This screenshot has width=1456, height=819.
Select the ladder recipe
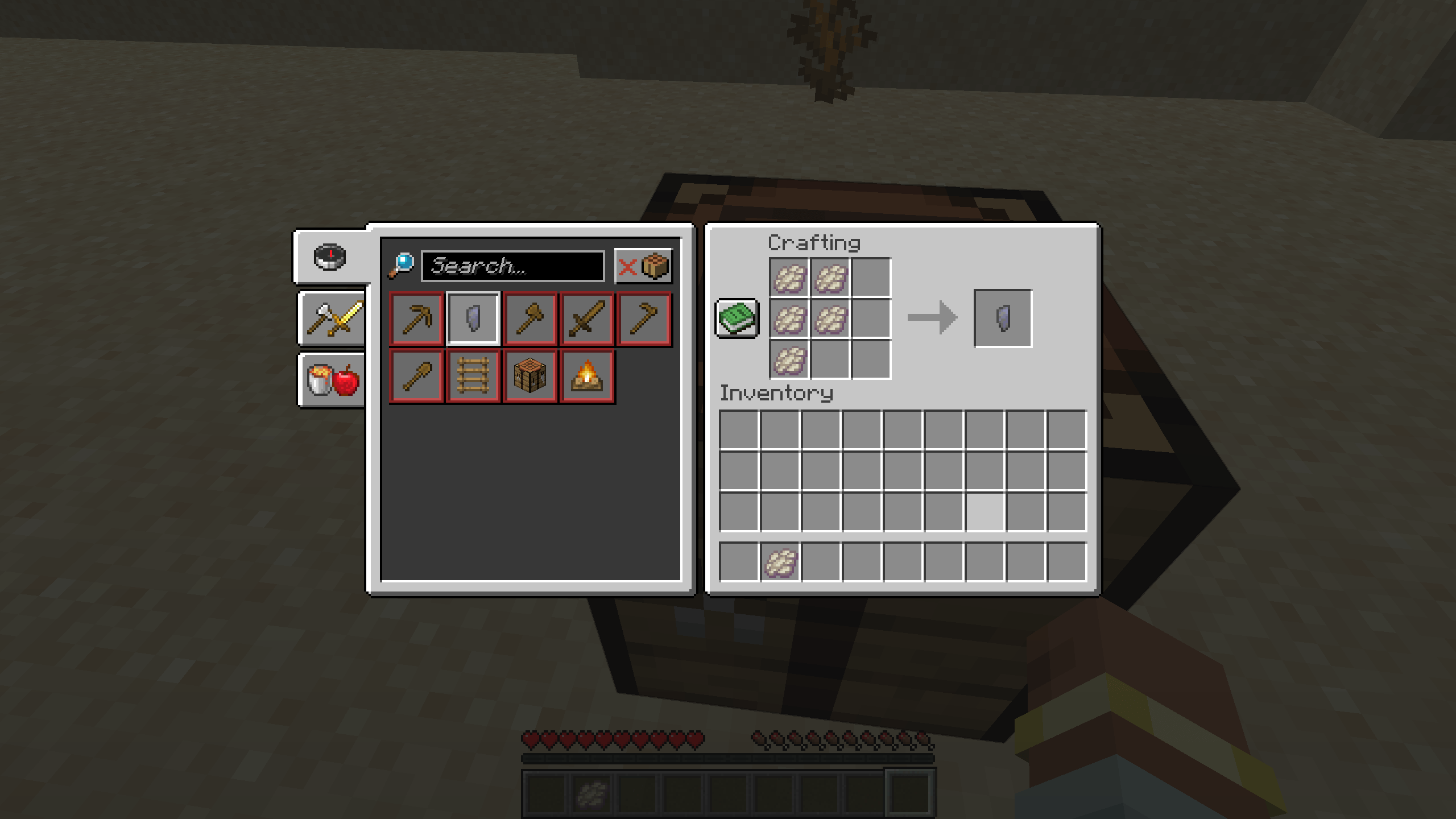(473, 375)
